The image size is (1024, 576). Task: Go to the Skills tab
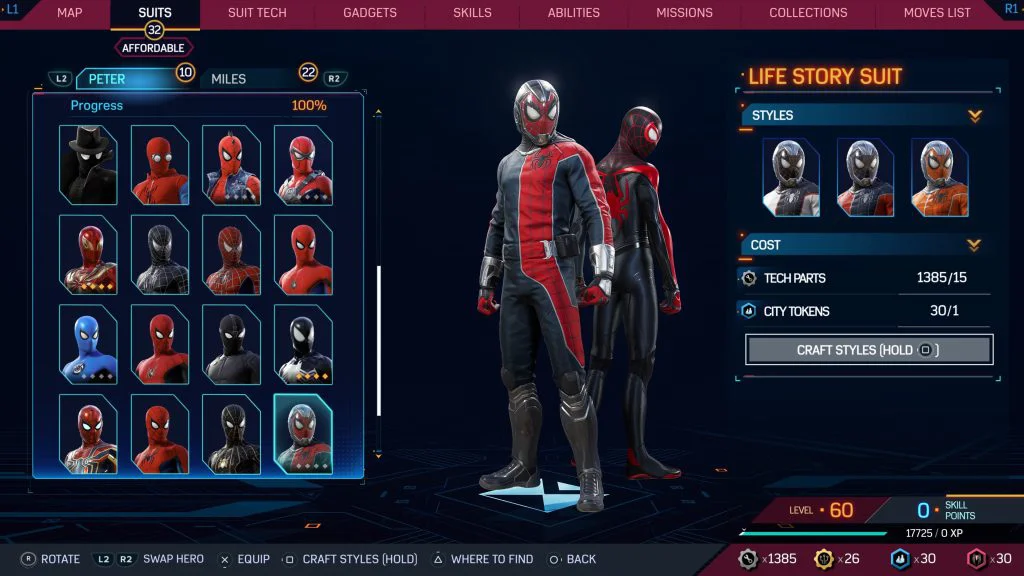(472, 13)
